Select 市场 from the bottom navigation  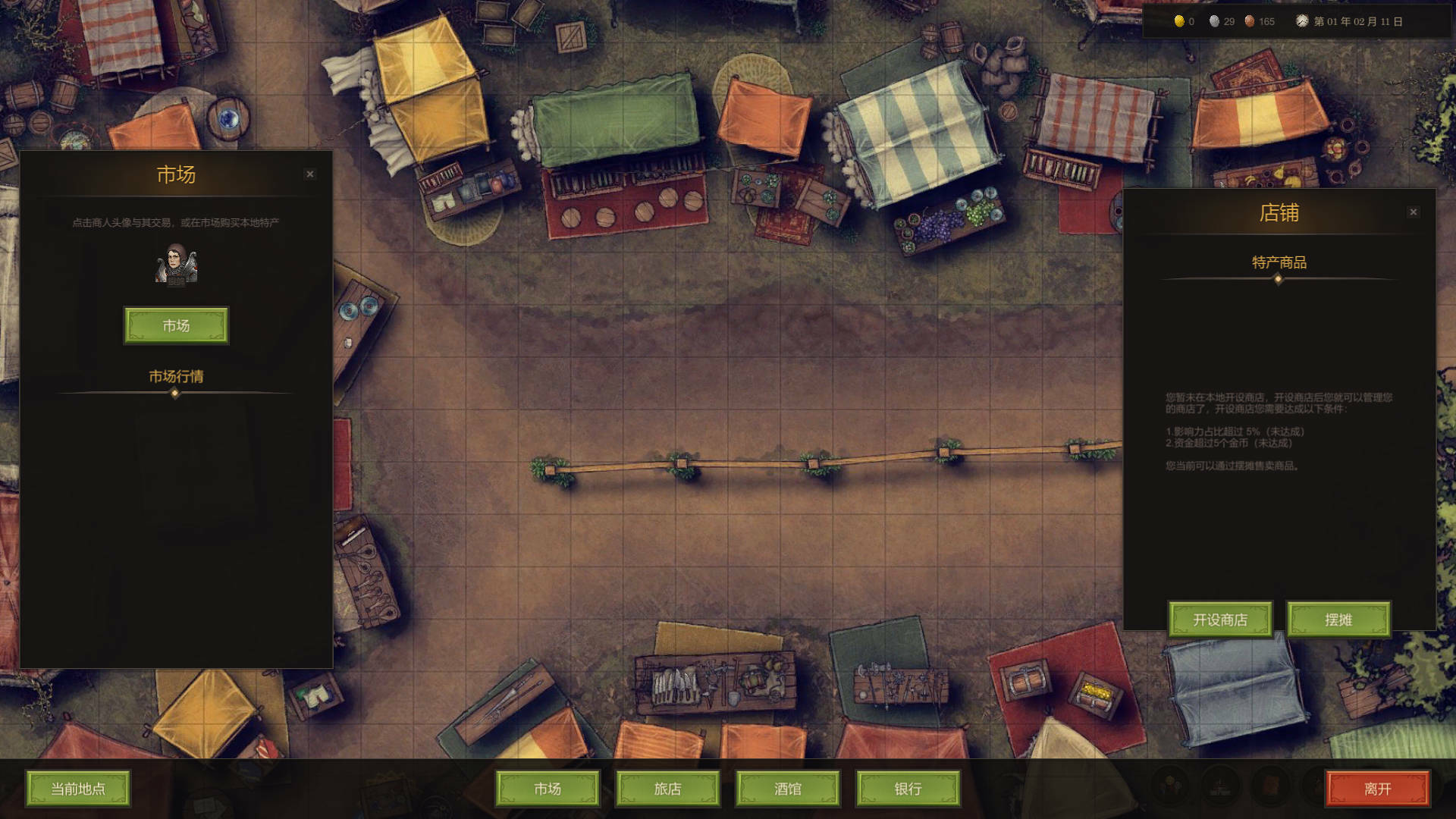pos(546,789)
